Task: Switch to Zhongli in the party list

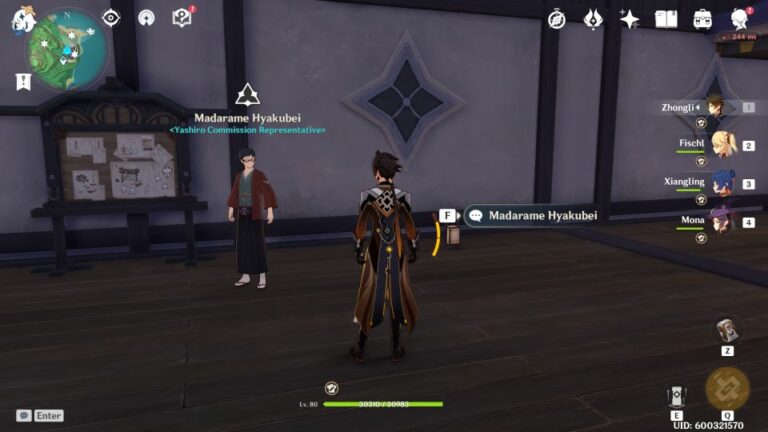Action: (715, 107)
